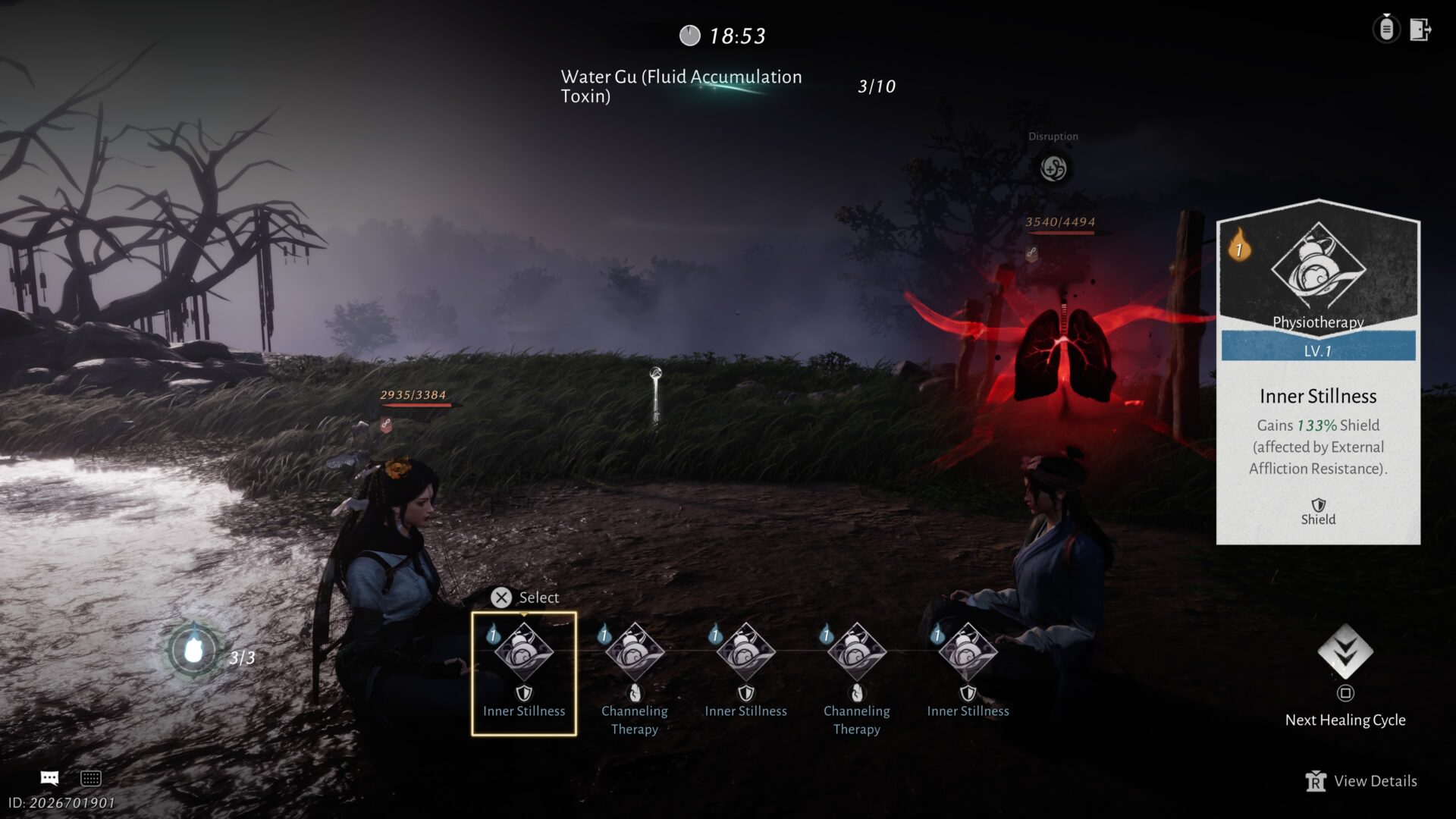Click the mouse icon beside the exit icon
This screenshot has height=819, width=1456.
tap(1386, 30)
